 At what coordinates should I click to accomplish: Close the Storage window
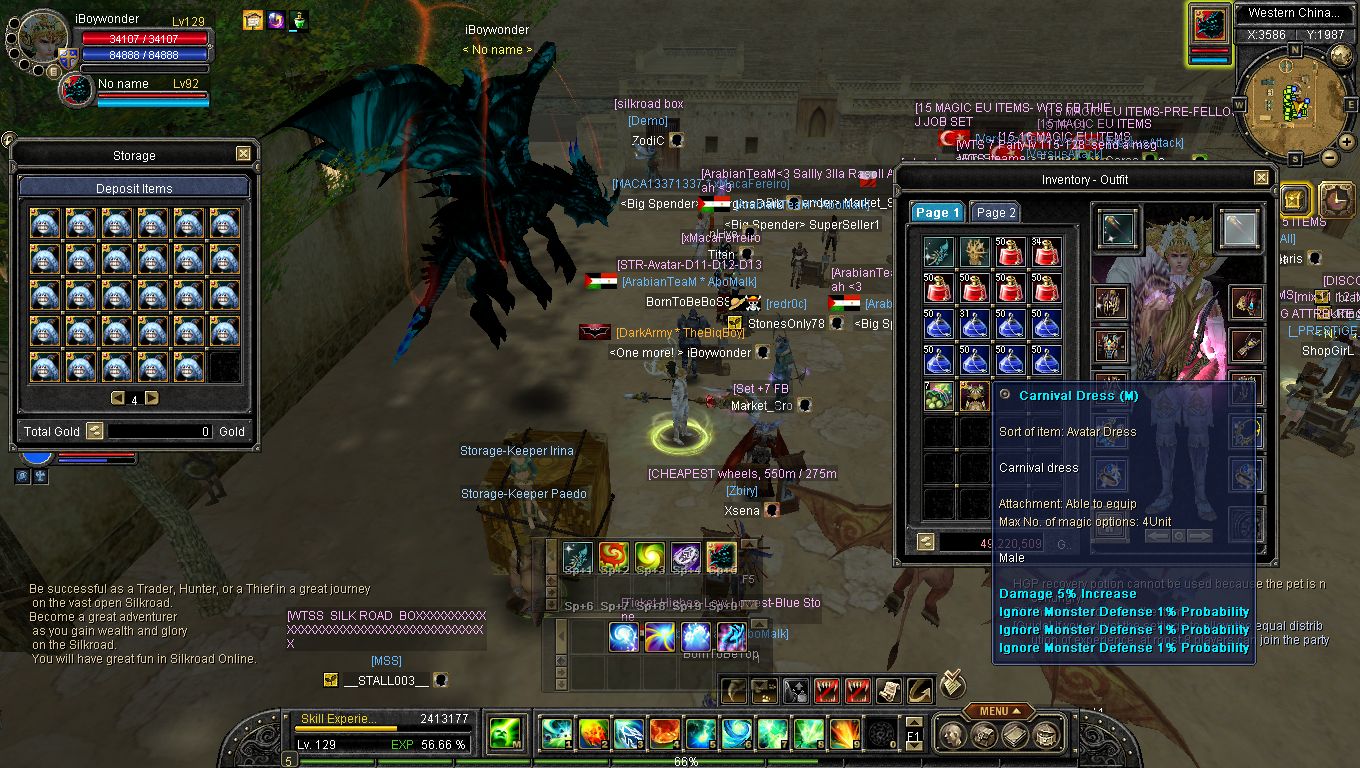point(243,154)
